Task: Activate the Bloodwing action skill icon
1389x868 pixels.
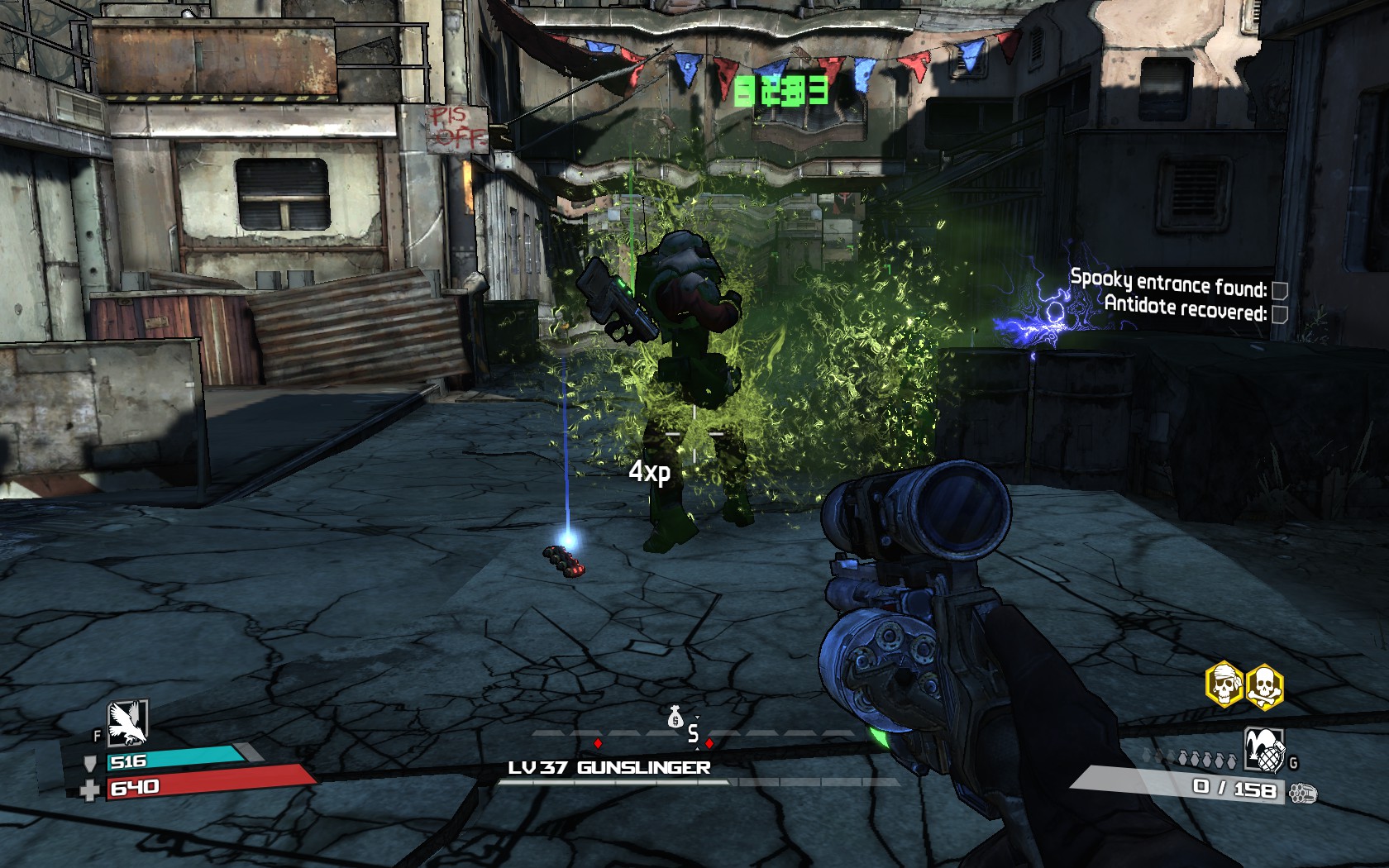Action: 127,723
